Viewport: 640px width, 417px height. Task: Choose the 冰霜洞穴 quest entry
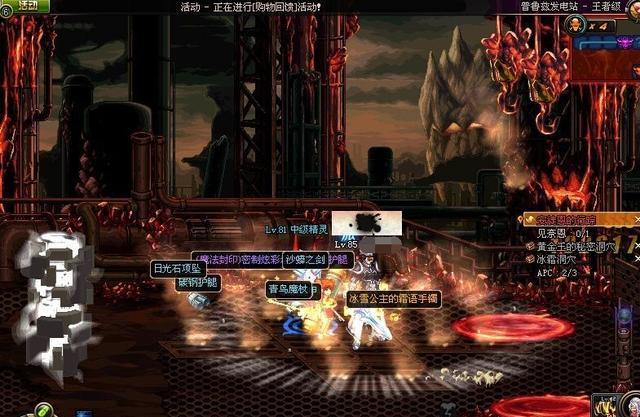click(560, 258)
